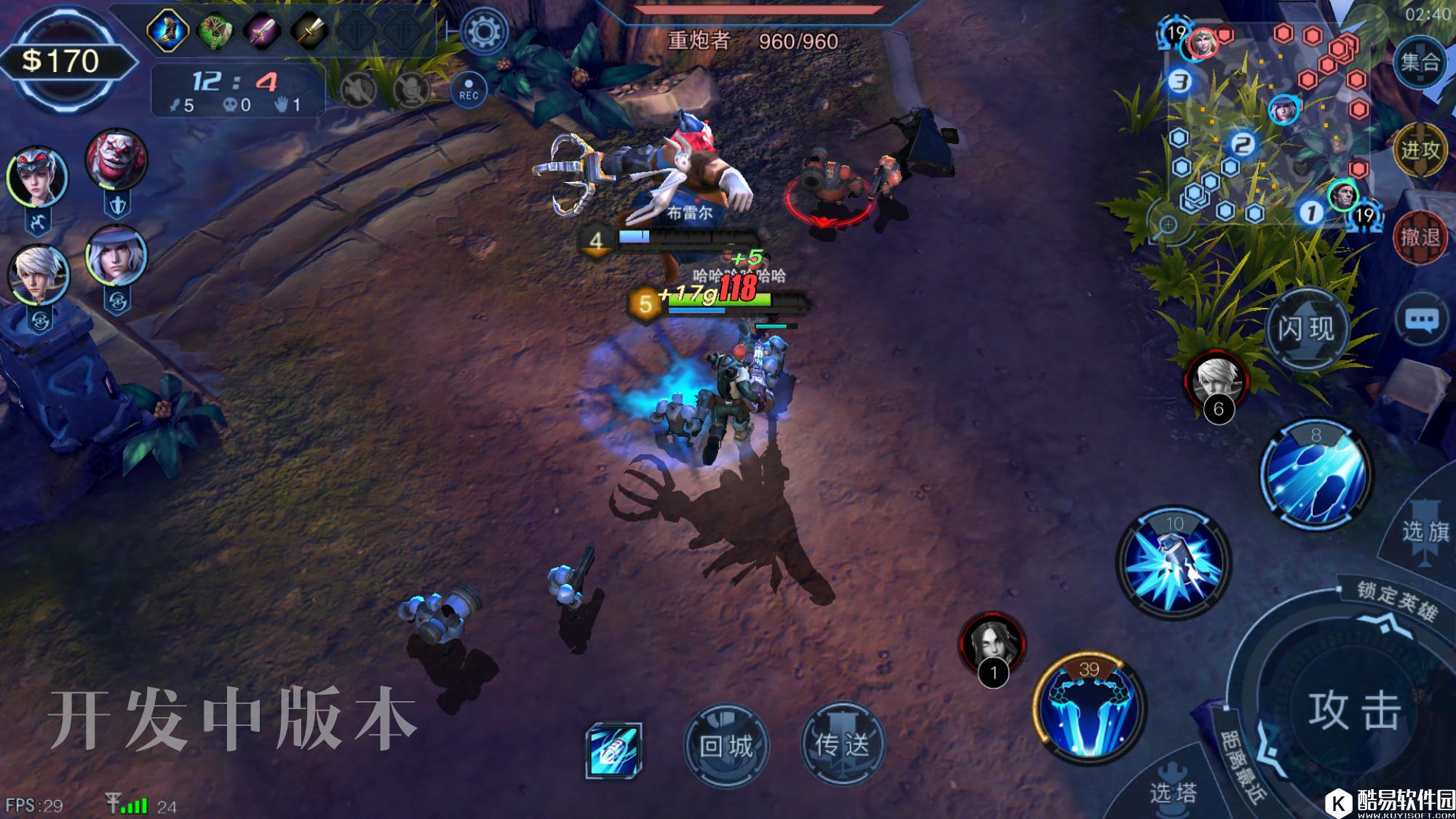1456x819 pixels.
Task: Click the minimap magnifier zoom button
Action: tap(1168, 224)
